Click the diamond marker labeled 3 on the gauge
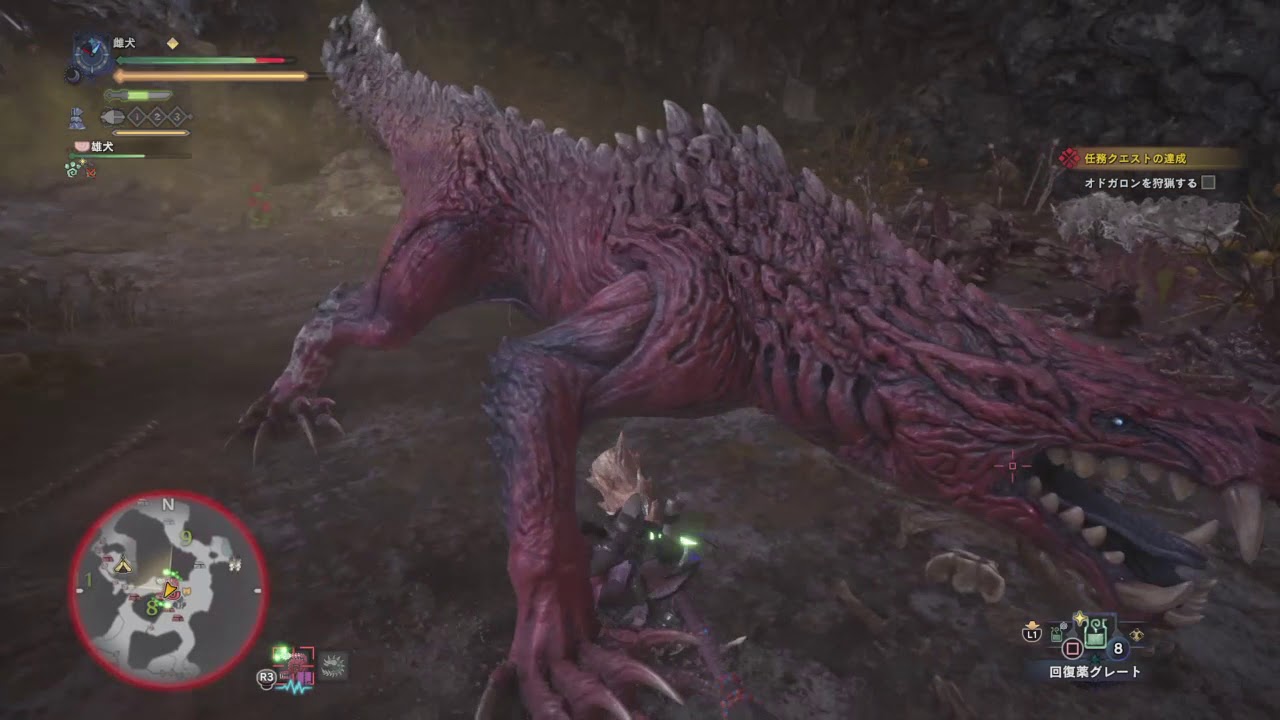 click(x=176, y=116)
